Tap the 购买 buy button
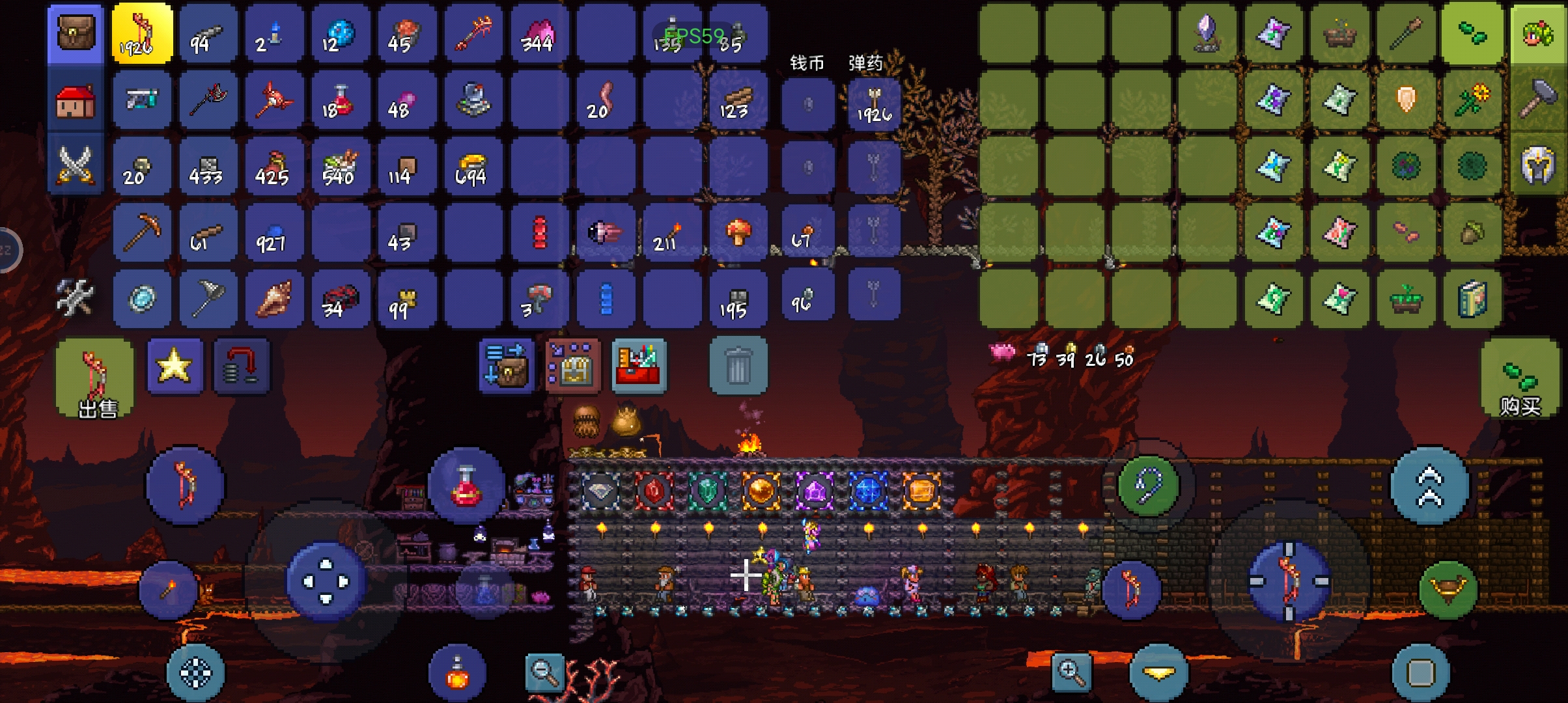 click(1520, 380)
